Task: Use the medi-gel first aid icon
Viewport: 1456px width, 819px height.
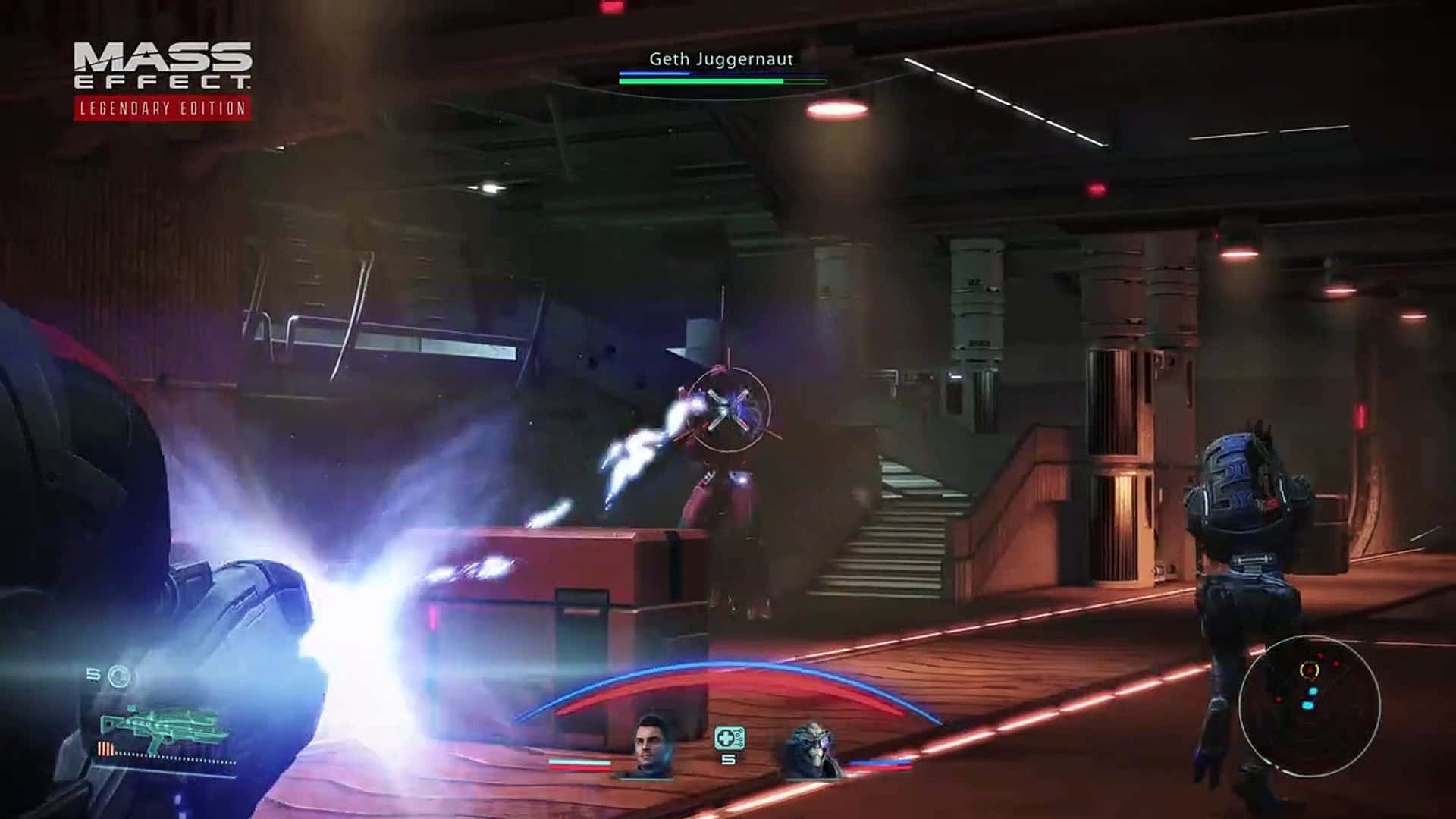Action: point(729,737)
